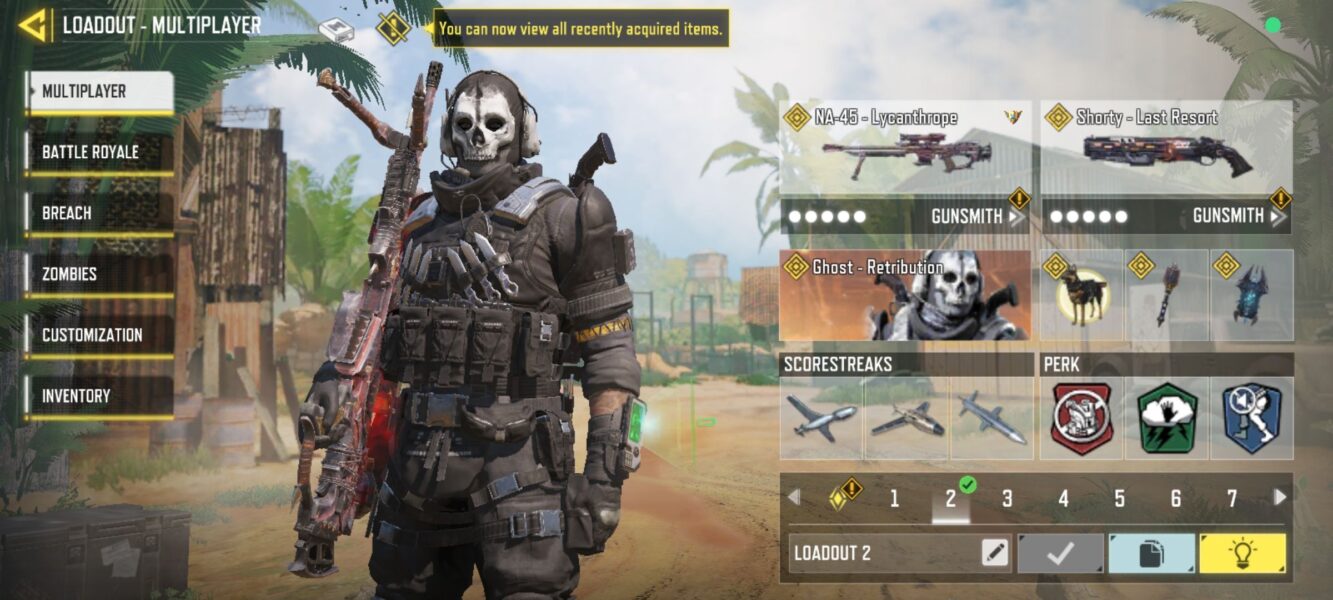Open Gunsmith for the NA-45
Screen dimensions: 1333x600
(975, 216)
